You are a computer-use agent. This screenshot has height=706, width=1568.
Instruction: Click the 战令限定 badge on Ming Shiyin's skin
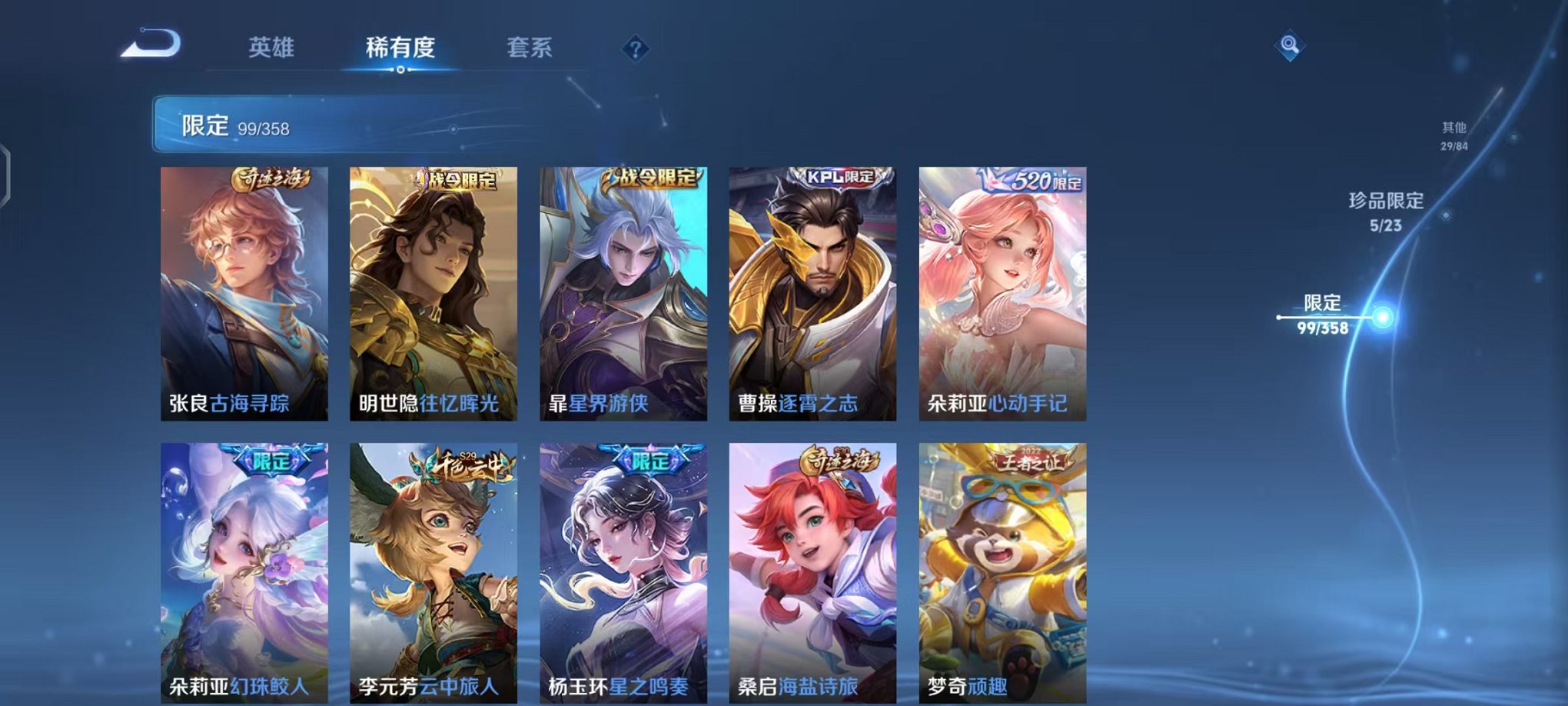click(x=458, y=179)
